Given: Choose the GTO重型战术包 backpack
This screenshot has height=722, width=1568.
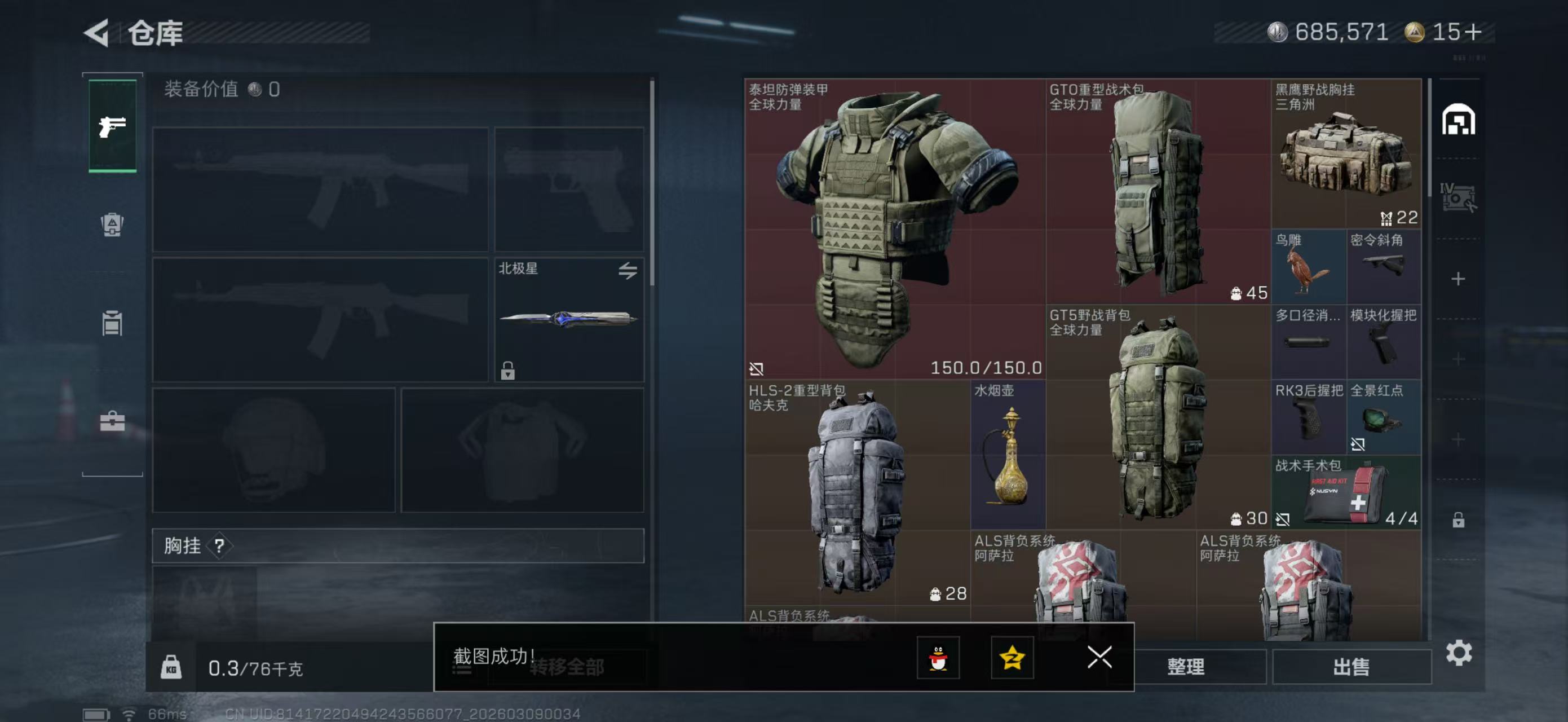Looking at the screenshot, I should tap(1157, 191).
